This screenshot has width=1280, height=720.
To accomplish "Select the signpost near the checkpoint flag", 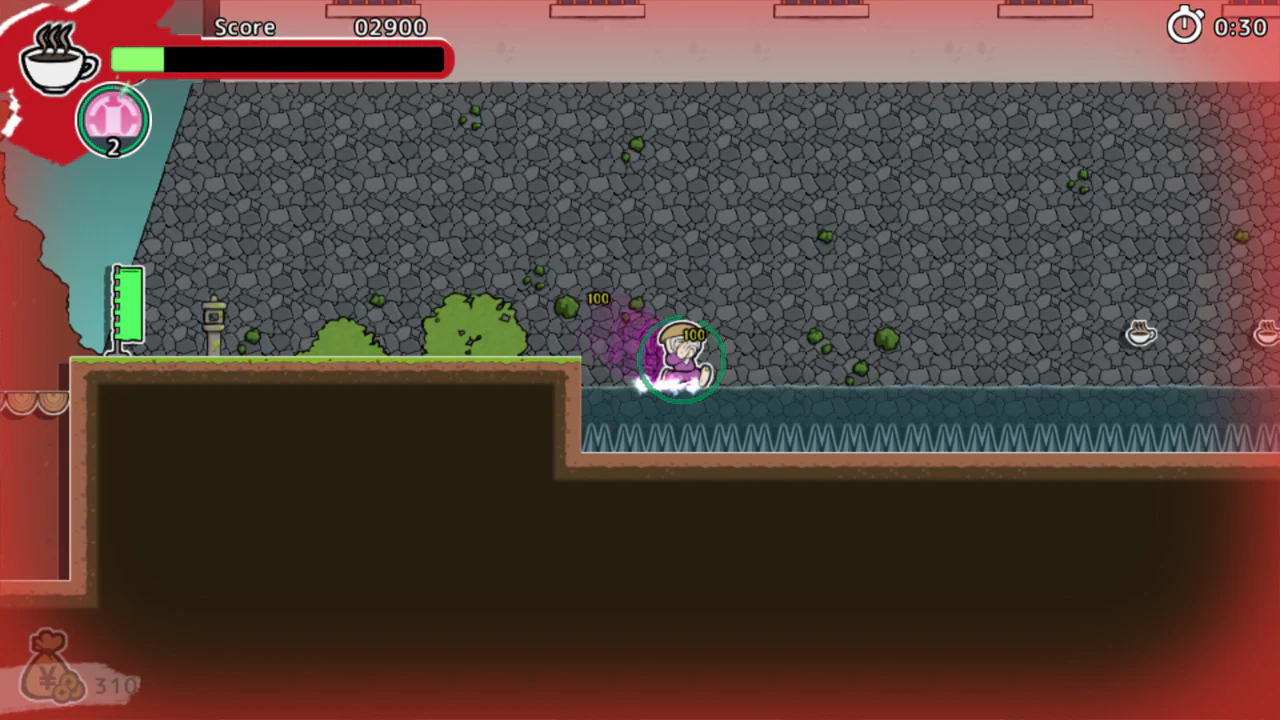I will click(x=214, y=320).
